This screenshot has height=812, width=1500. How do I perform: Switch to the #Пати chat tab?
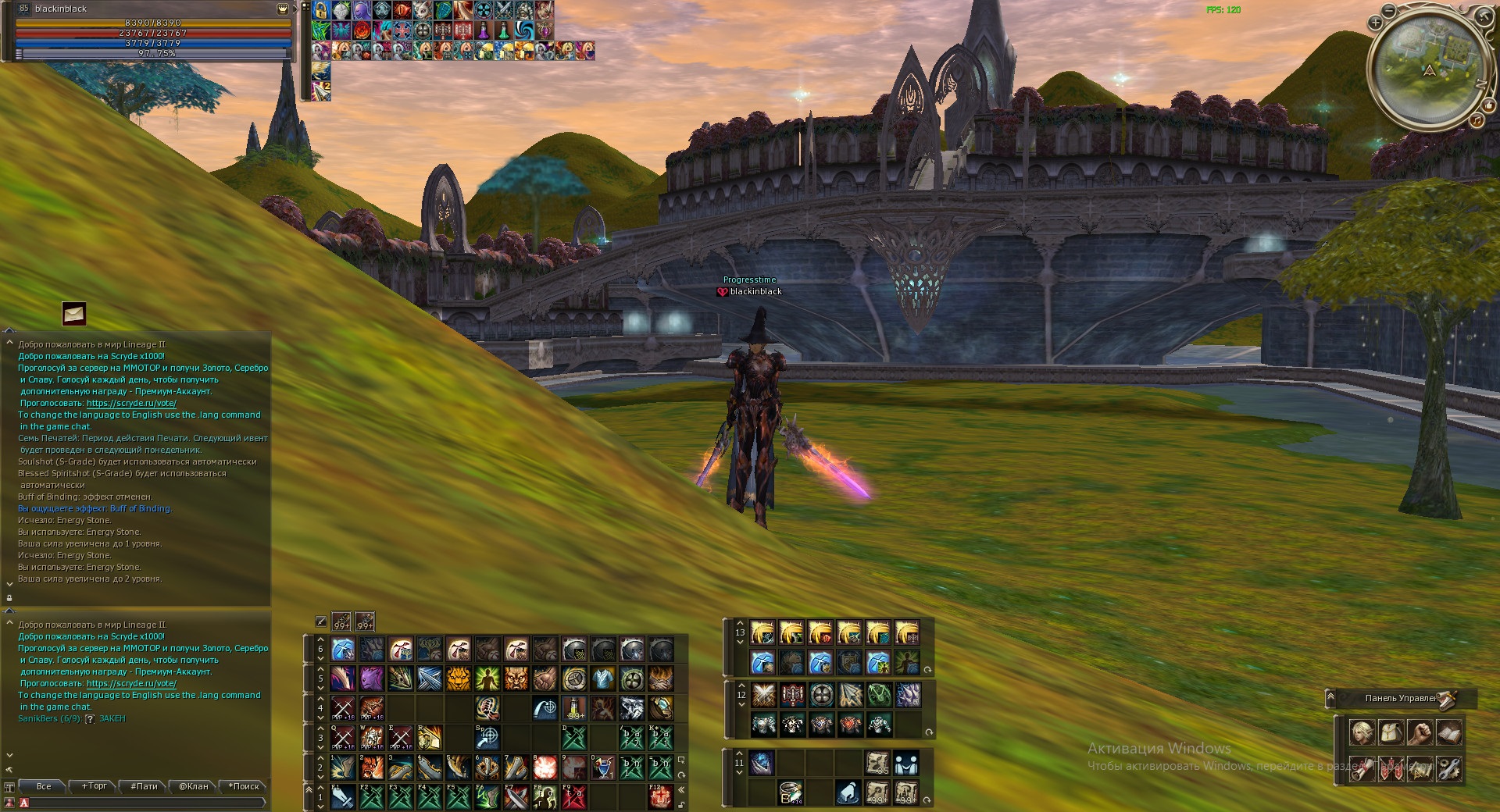click(144, 786)
